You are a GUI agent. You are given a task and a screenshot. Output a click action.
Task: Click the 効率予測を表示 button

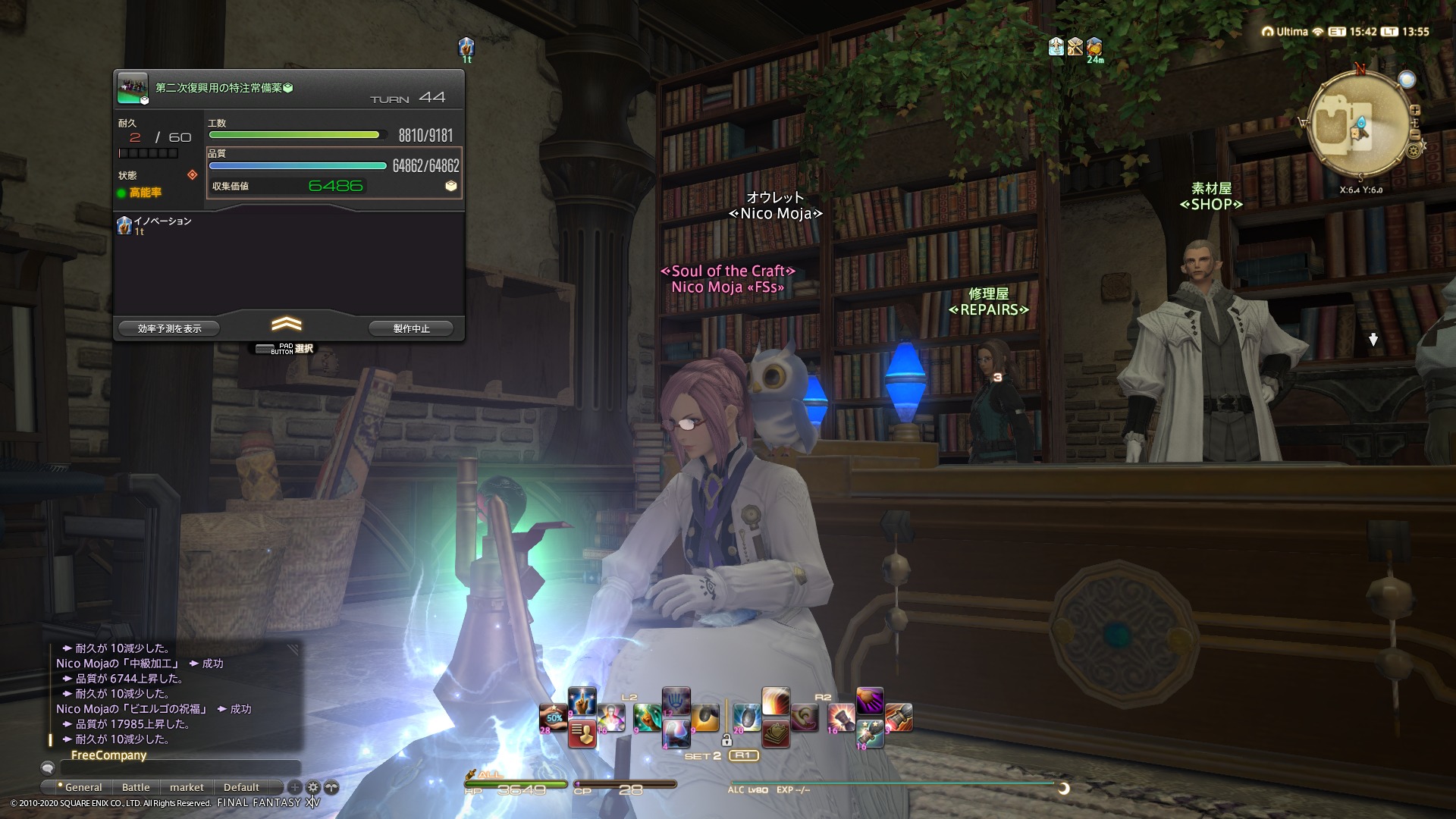[169, 328]
